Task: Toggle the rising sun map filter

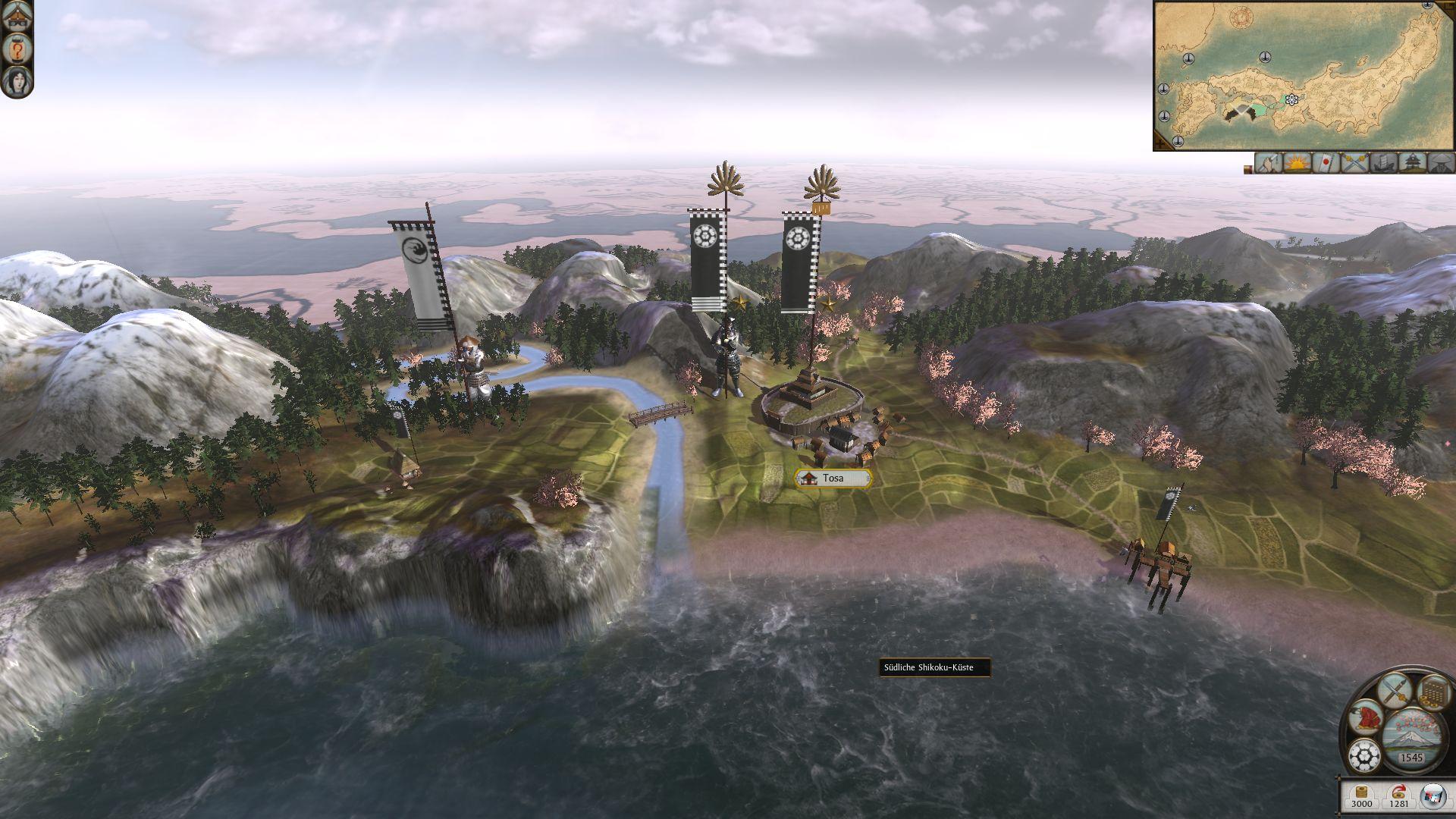Action: [x=1298, y=163]
